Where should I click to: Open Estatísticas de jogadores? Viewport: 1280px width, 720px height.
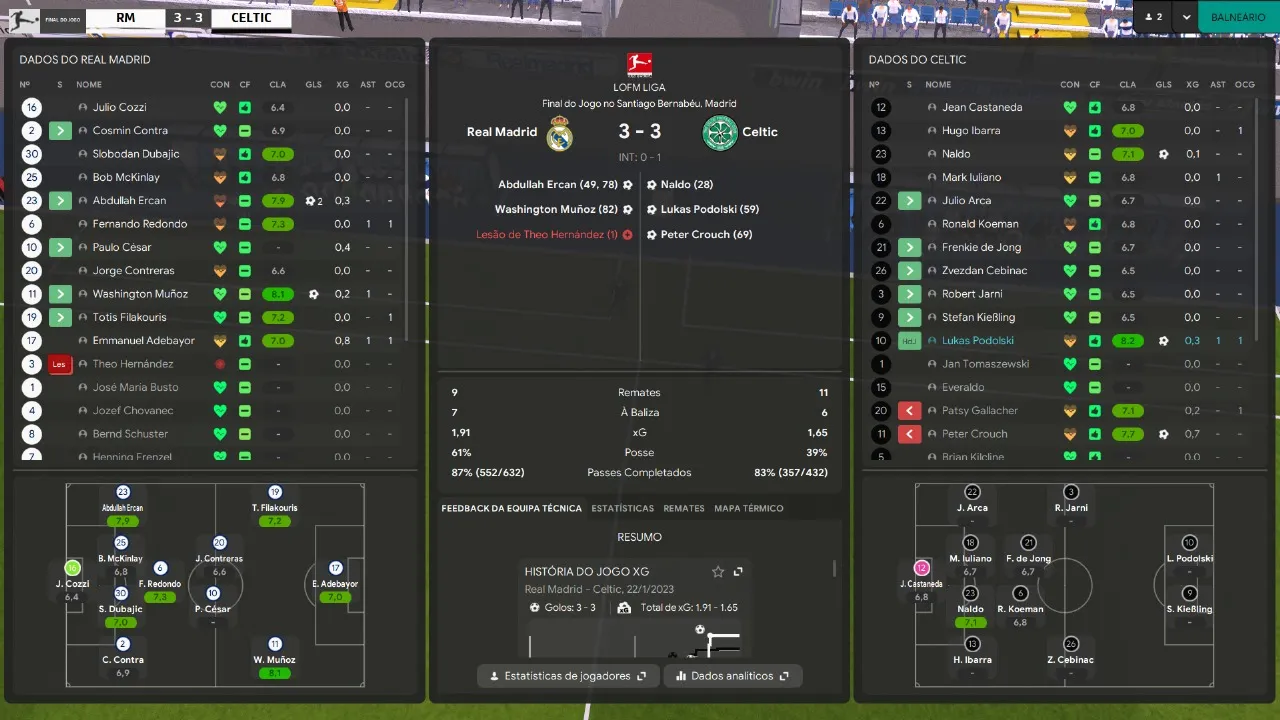click(568, 676)
